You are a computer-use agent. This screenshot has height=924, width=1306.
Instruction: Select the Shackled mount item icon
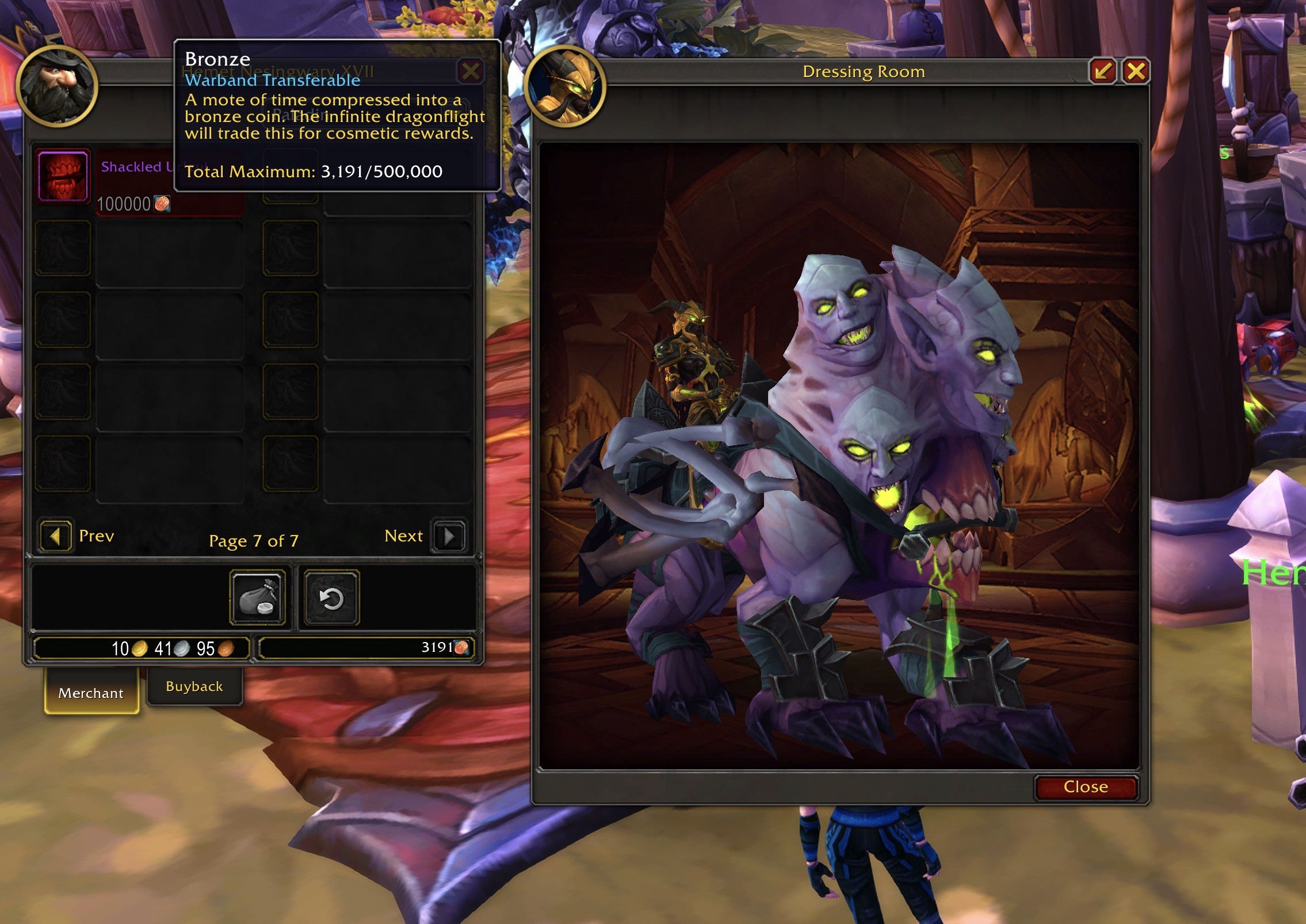click(63, 176)
